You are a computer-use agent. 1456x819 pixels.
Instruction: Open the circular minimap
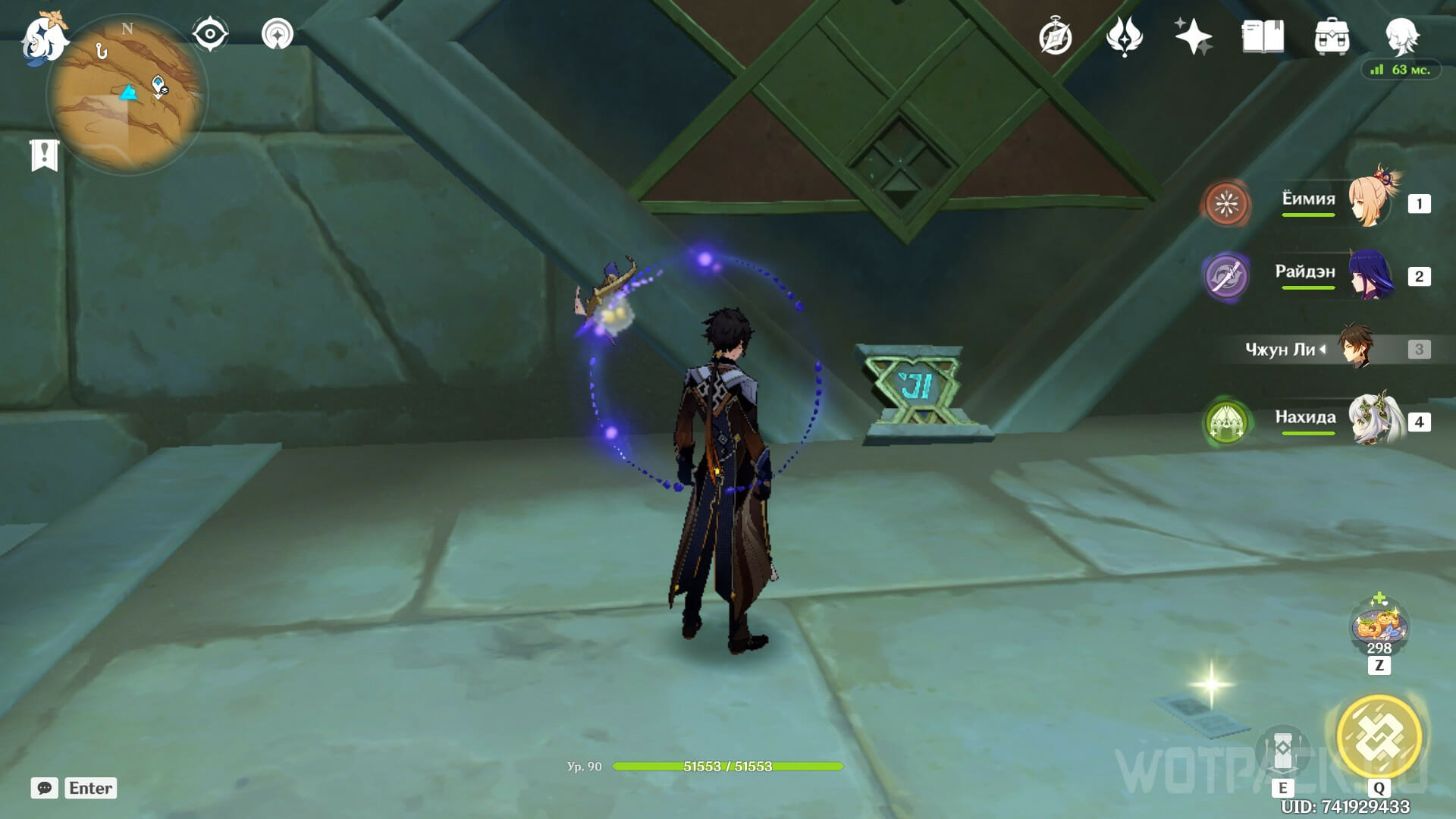[127, 96]
